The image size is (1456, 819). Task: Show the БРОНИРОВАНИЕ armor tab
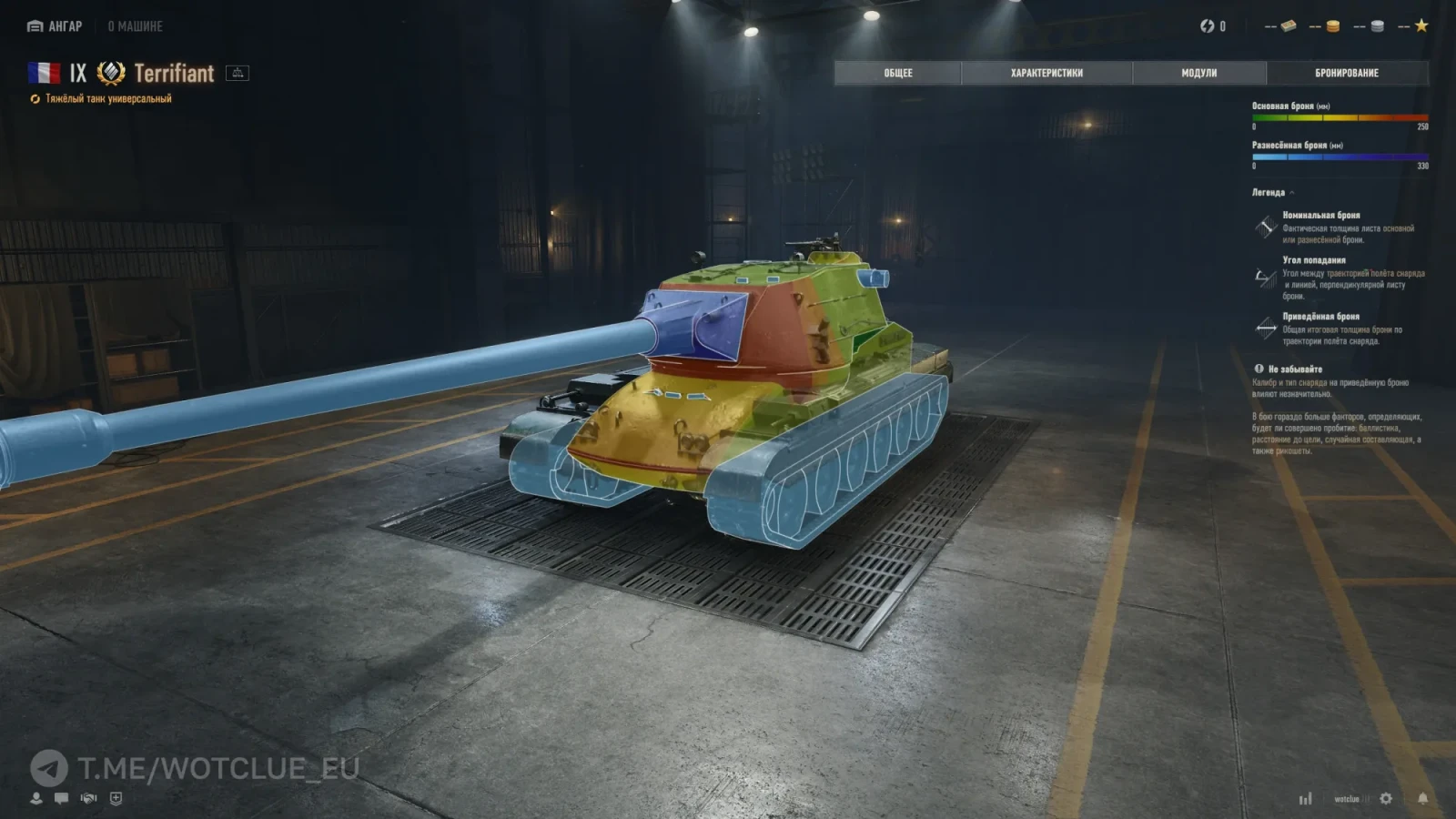click(1347, 73)
